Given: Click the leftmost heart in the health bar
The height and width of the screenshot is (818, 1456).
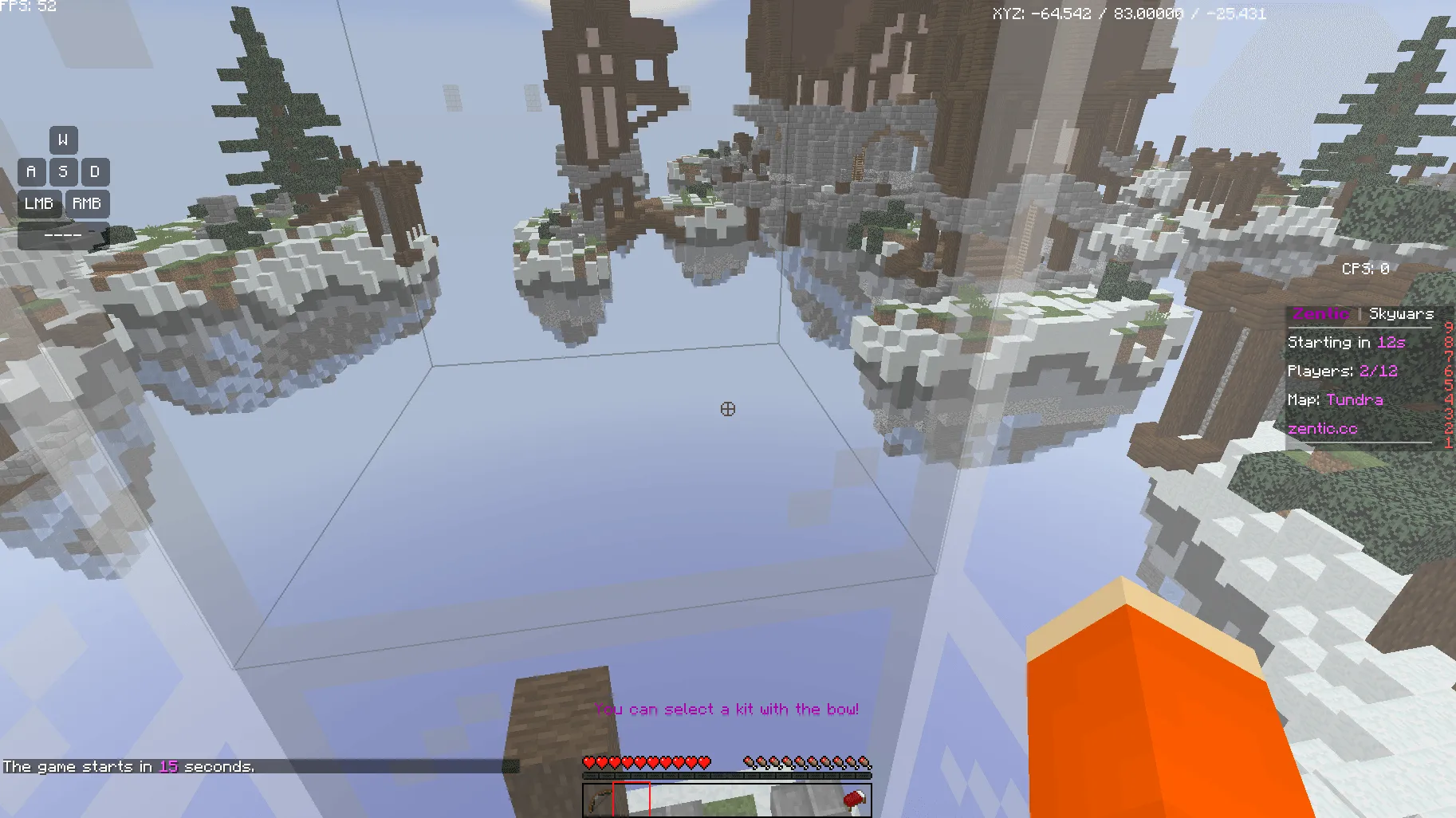Looking at the screenshot, I should pos(588,761).
